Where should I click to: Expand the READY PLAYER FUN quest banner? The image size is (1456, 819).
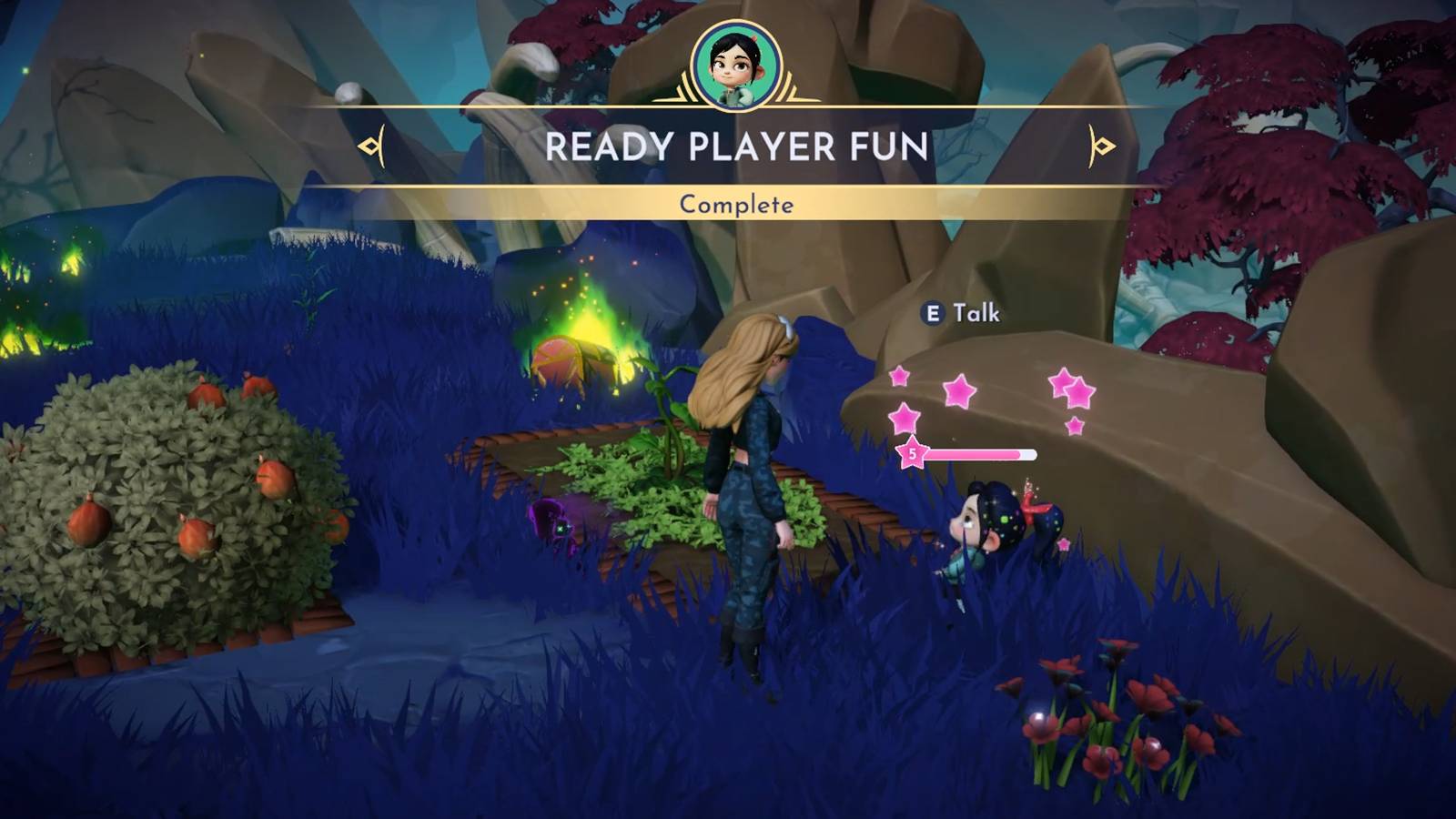point(737,147)
